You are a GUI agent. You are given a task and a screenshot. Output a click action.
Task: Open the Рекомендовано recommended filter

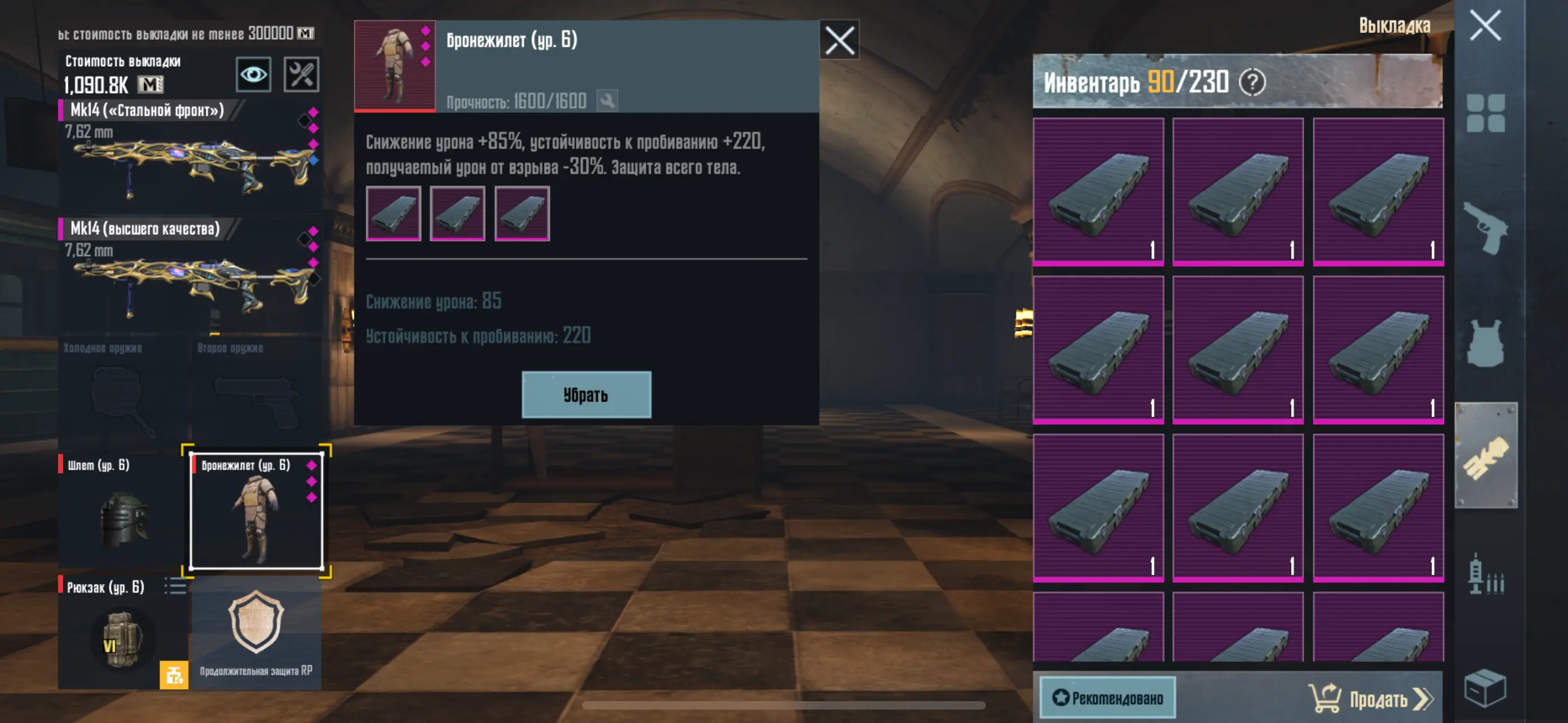pos(1107,697)
